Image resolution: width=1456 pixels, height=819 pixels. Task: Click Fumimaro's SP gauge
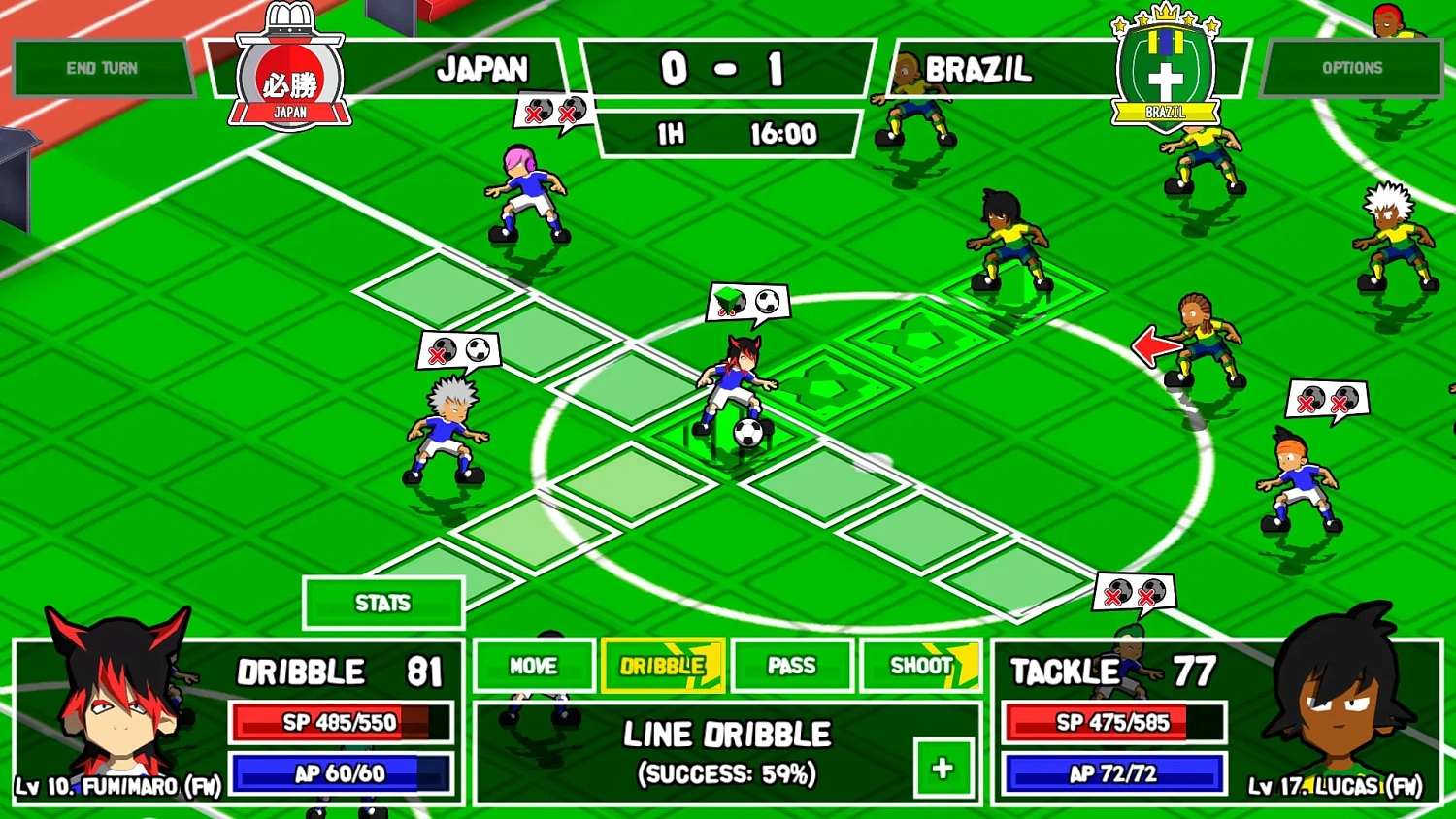[x=338, y=722]
